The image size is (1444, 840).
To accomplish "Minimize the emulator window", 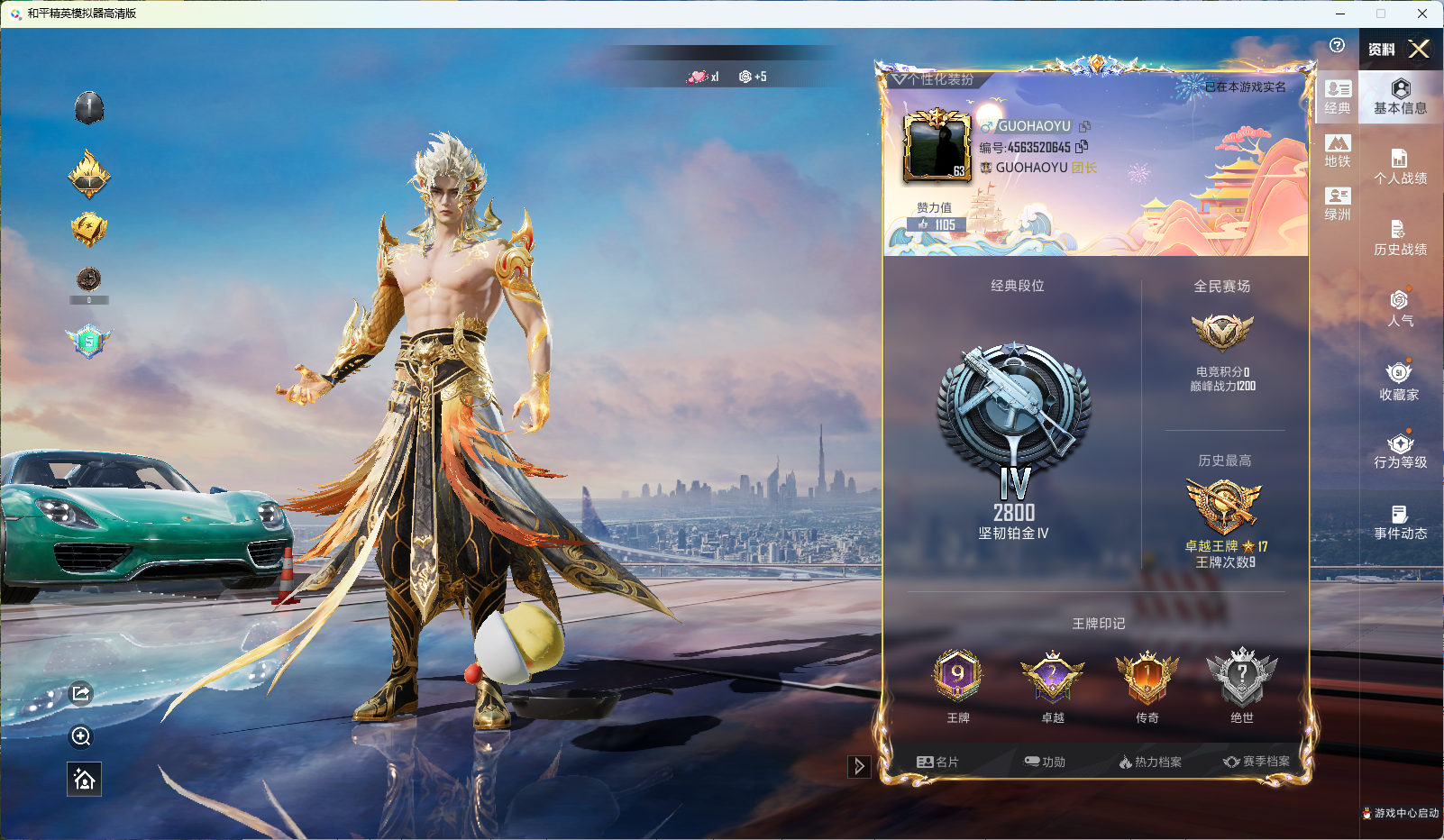I will tap(1340, 14).
